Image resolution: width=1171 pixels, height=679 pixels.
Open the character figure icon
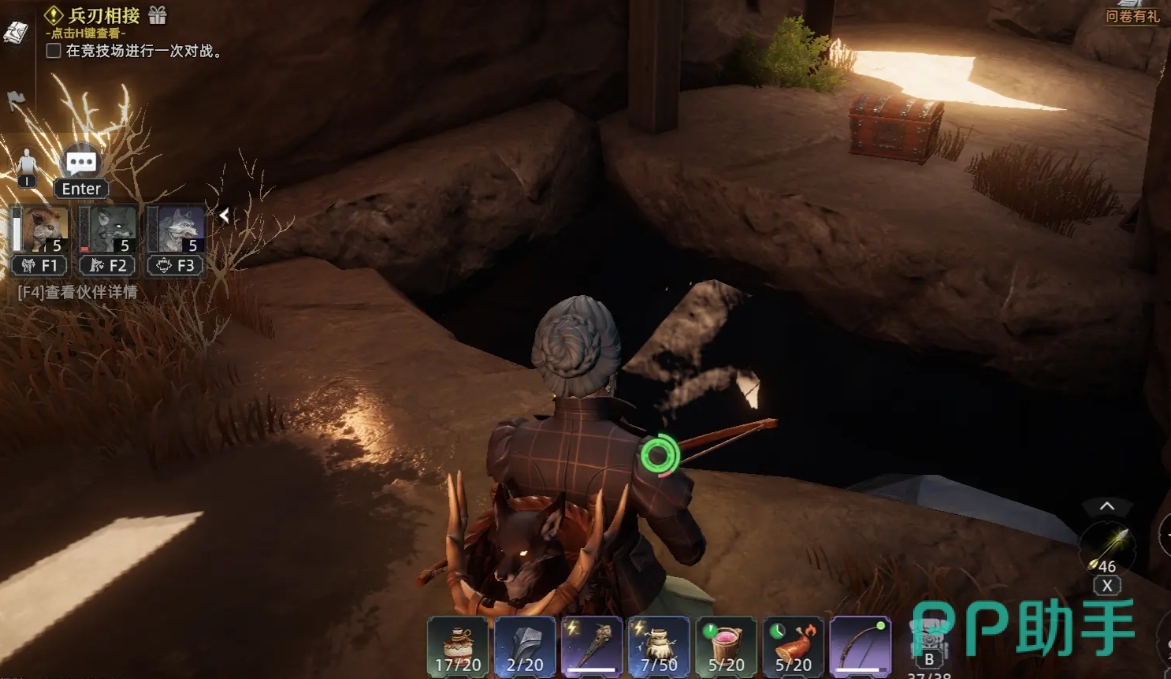coord(26,165)
